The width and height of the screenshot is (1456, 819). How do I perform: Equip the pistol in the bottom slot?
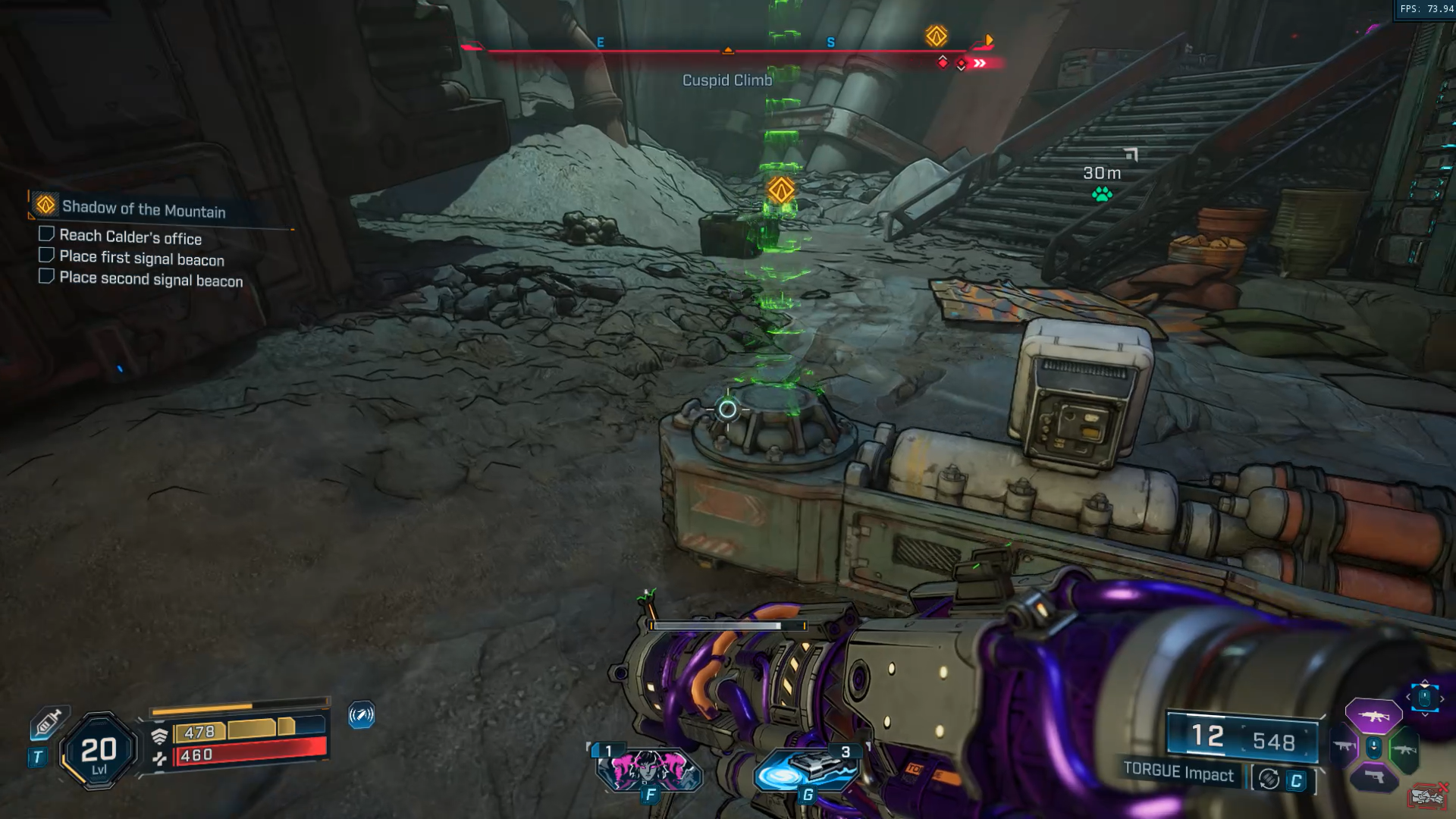[x=1373, y=777]
